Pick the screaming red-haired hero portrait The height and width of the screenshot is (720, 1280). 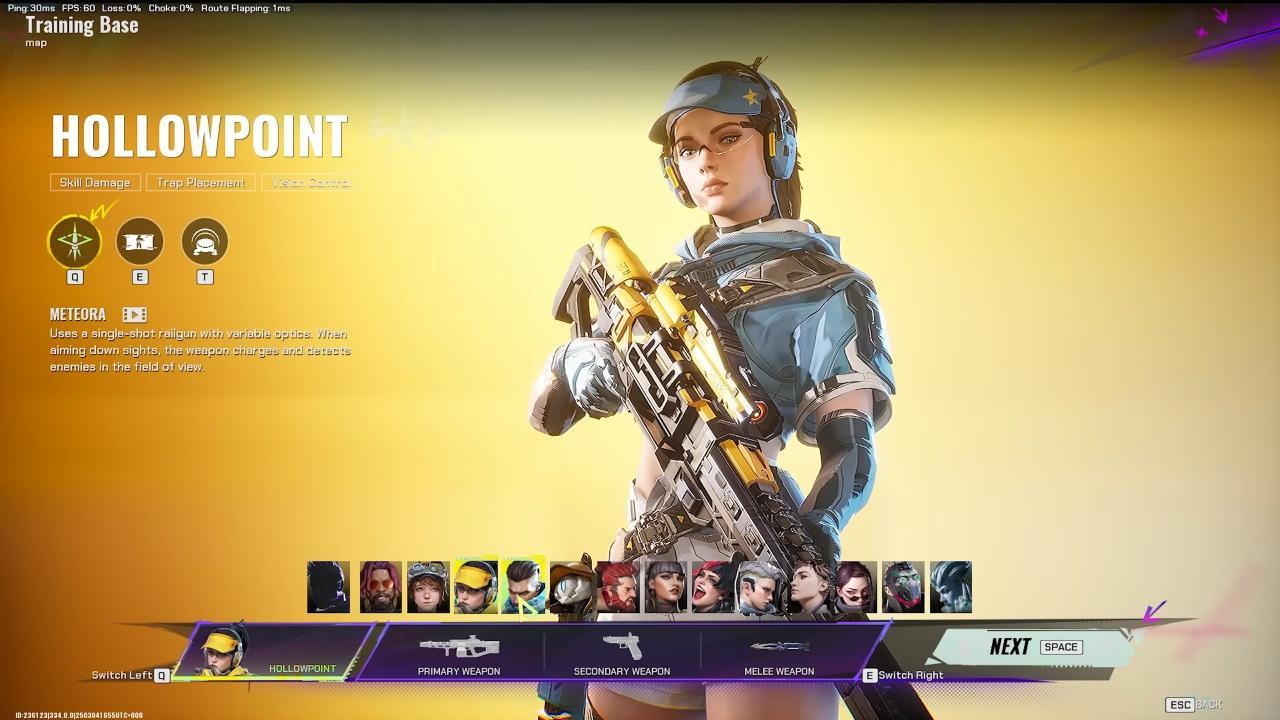[x=713, y=587]
